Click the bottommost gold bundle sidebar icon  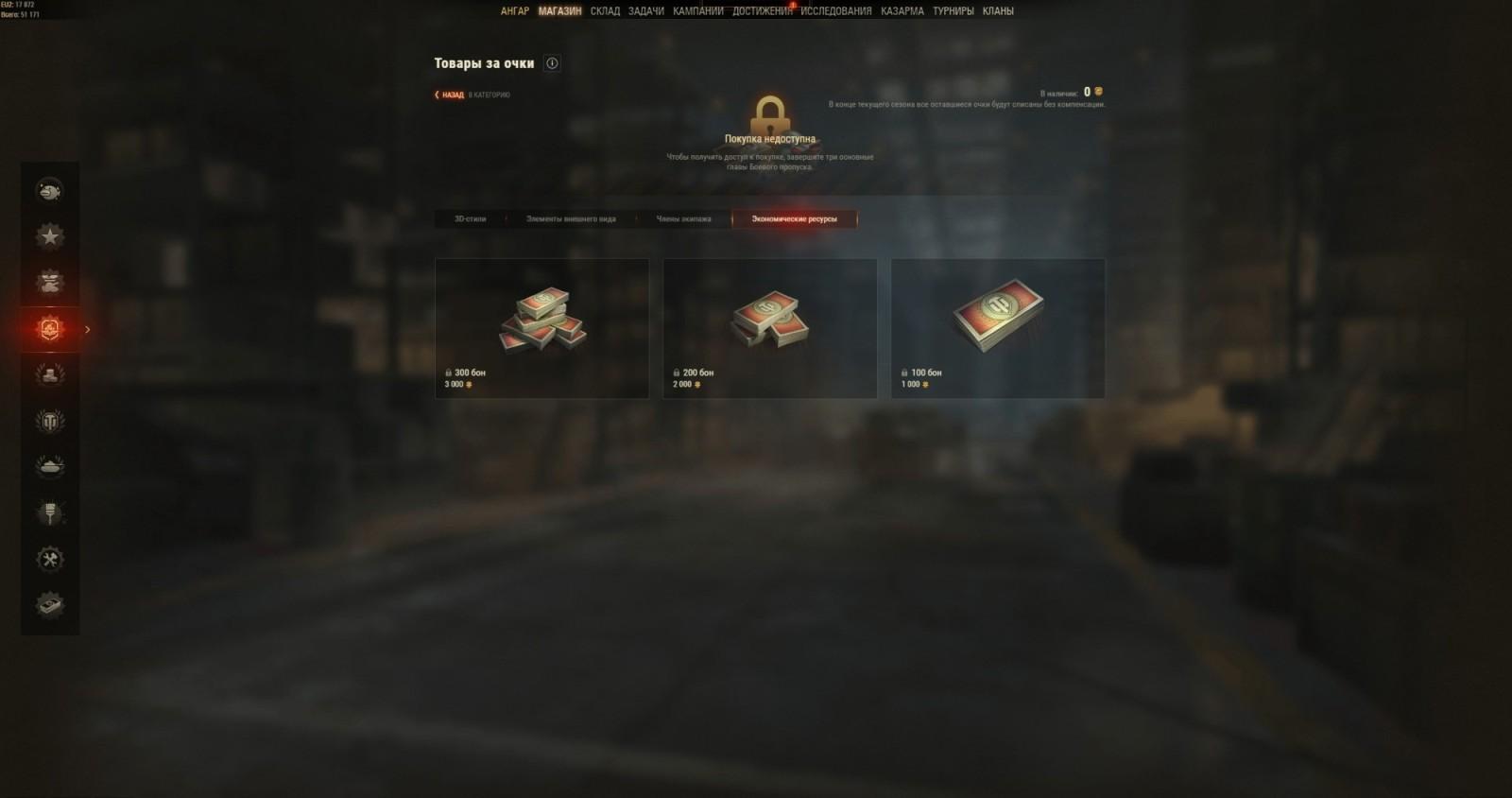point(49,605)
